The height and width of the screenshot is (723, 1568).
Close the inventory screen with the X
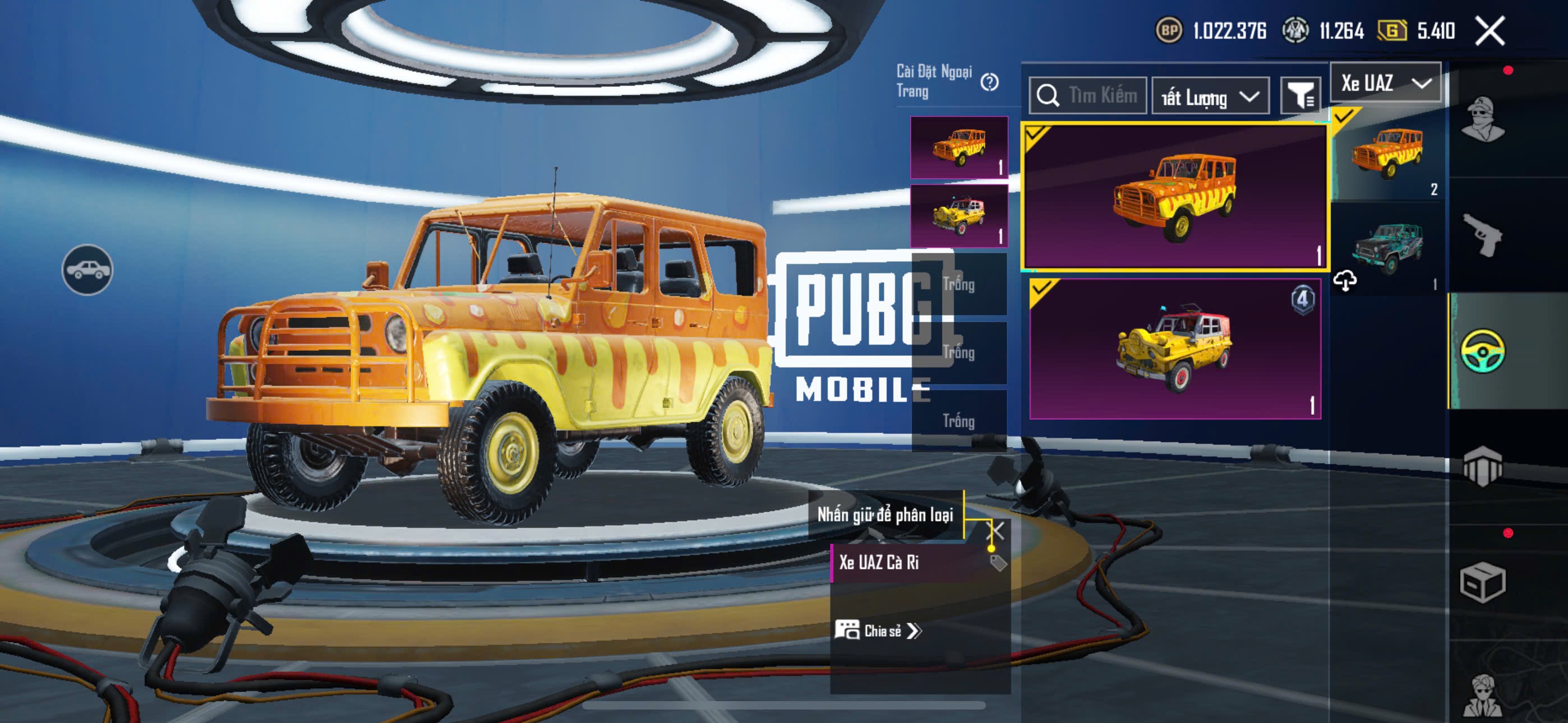pyautogui.click(x=1489, y=30)
